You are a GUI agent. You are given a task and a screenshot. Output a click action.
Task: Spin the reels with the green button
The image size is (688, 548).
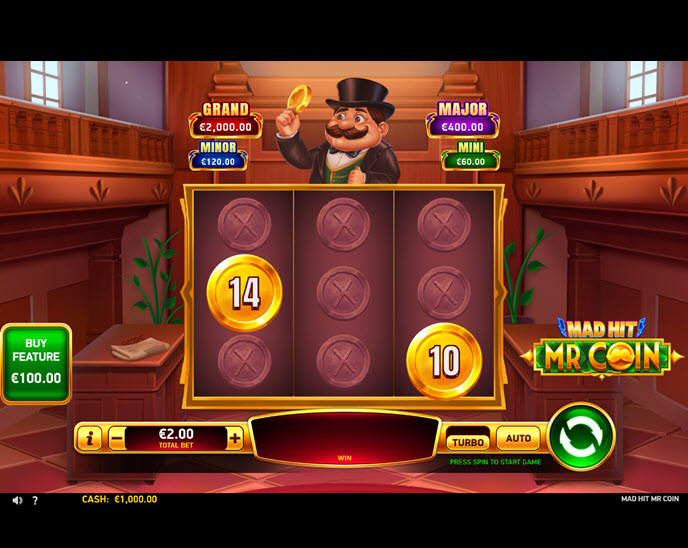pos(581,436)
